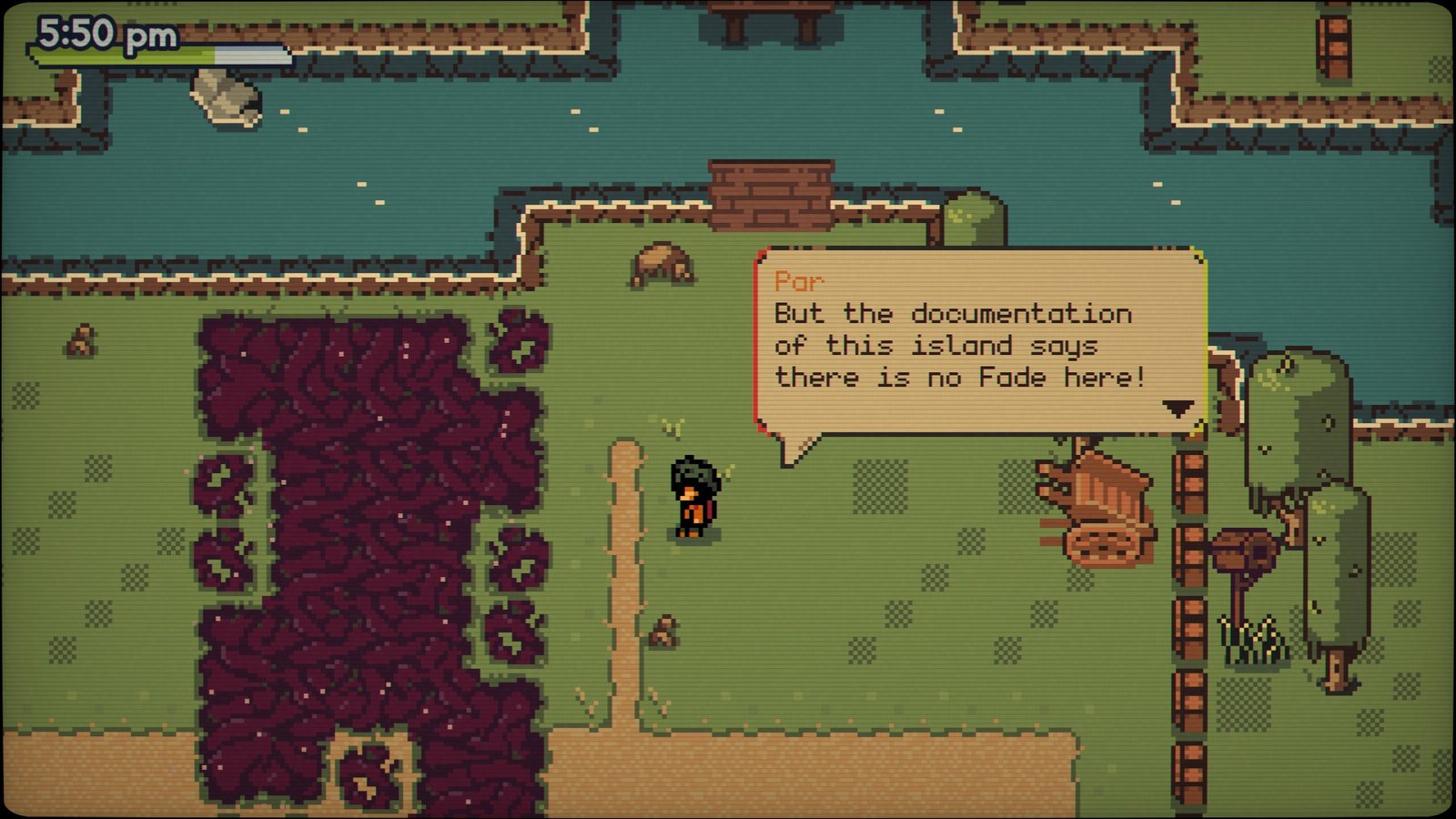
Task: Advance dialogue with the down arrow indicator
Action: pos(1178,408)
